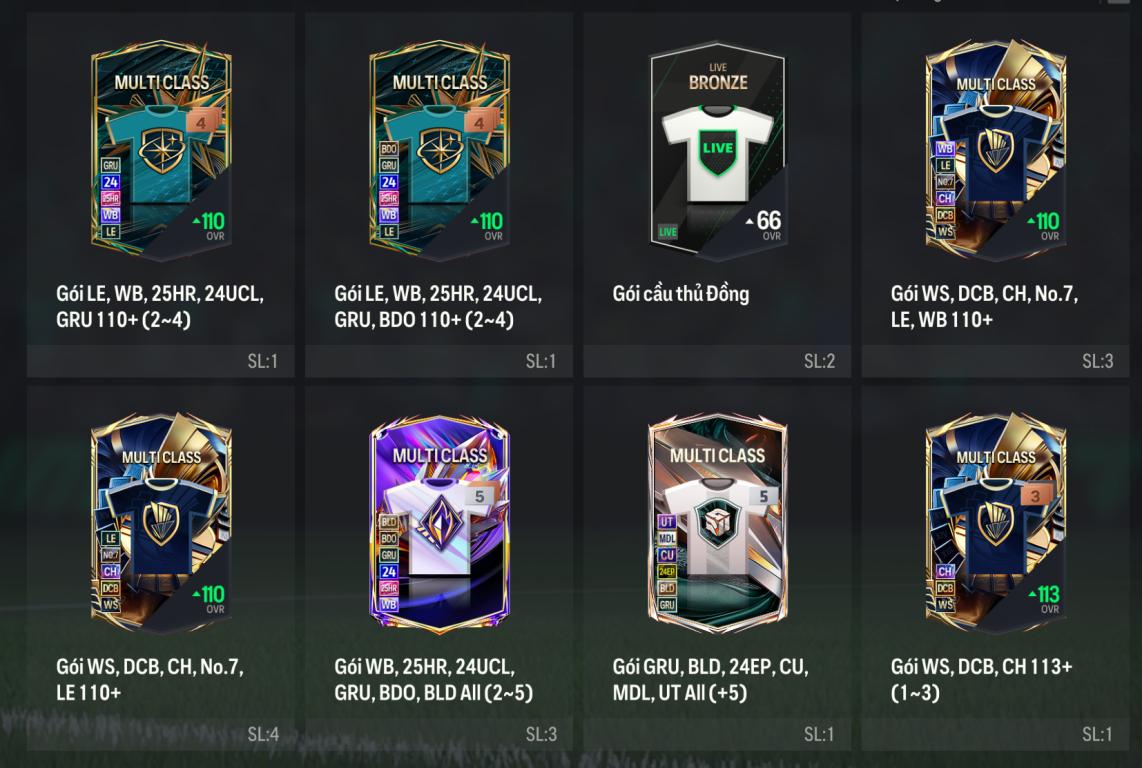Select the GRU, BLD, 24EP, CU, MDL, UT All (+5) pack
Image resolution: width=1142 pixels, height=768 pixels.
click(x=717, y=523)
